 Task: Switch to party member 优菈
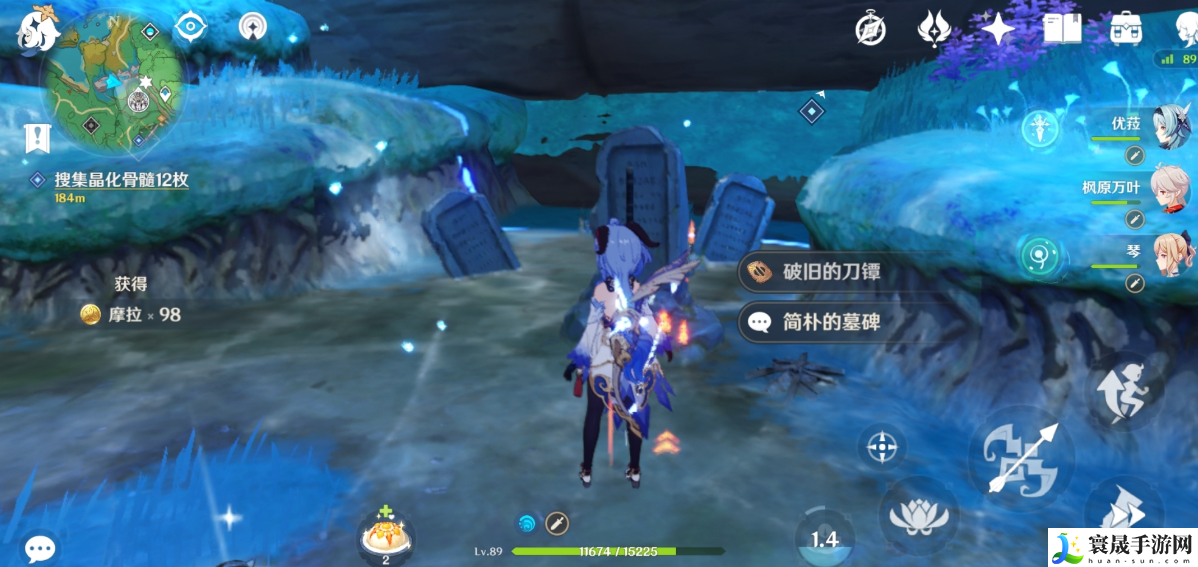point(1169,127)
